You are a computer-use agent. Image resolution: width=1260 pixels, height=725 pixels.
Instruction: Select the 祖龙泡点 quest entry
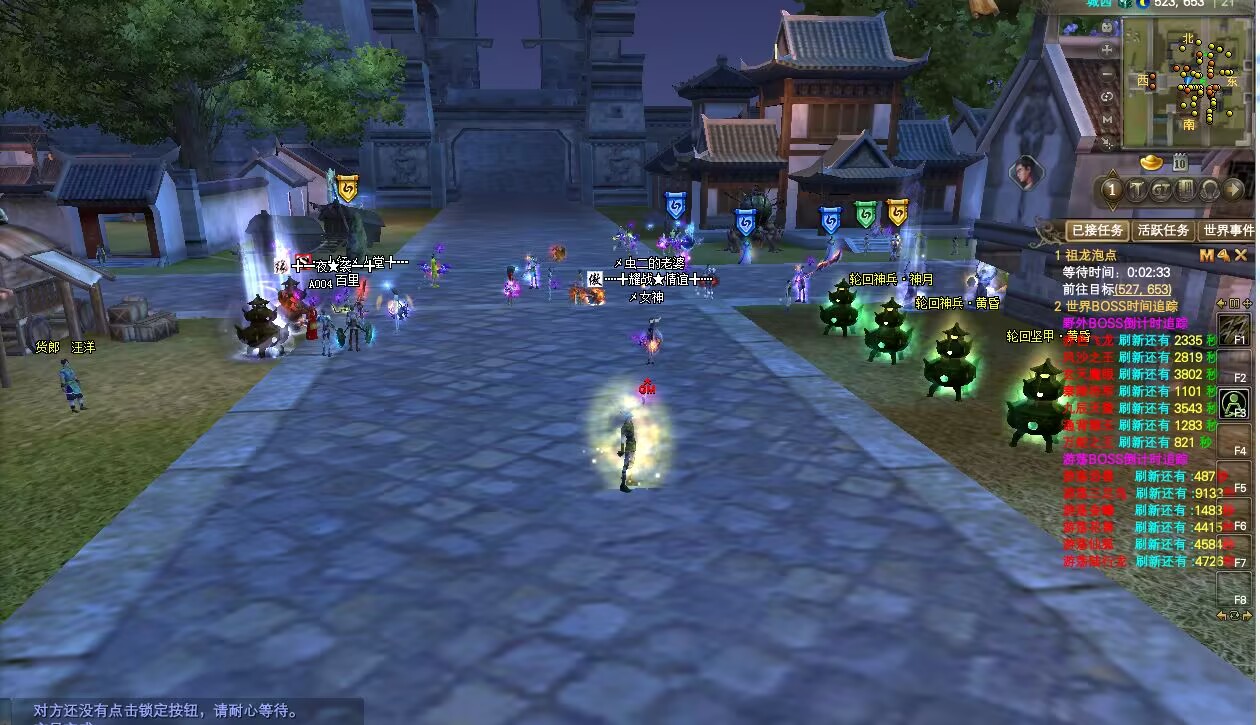click(x=1090, y=256)
